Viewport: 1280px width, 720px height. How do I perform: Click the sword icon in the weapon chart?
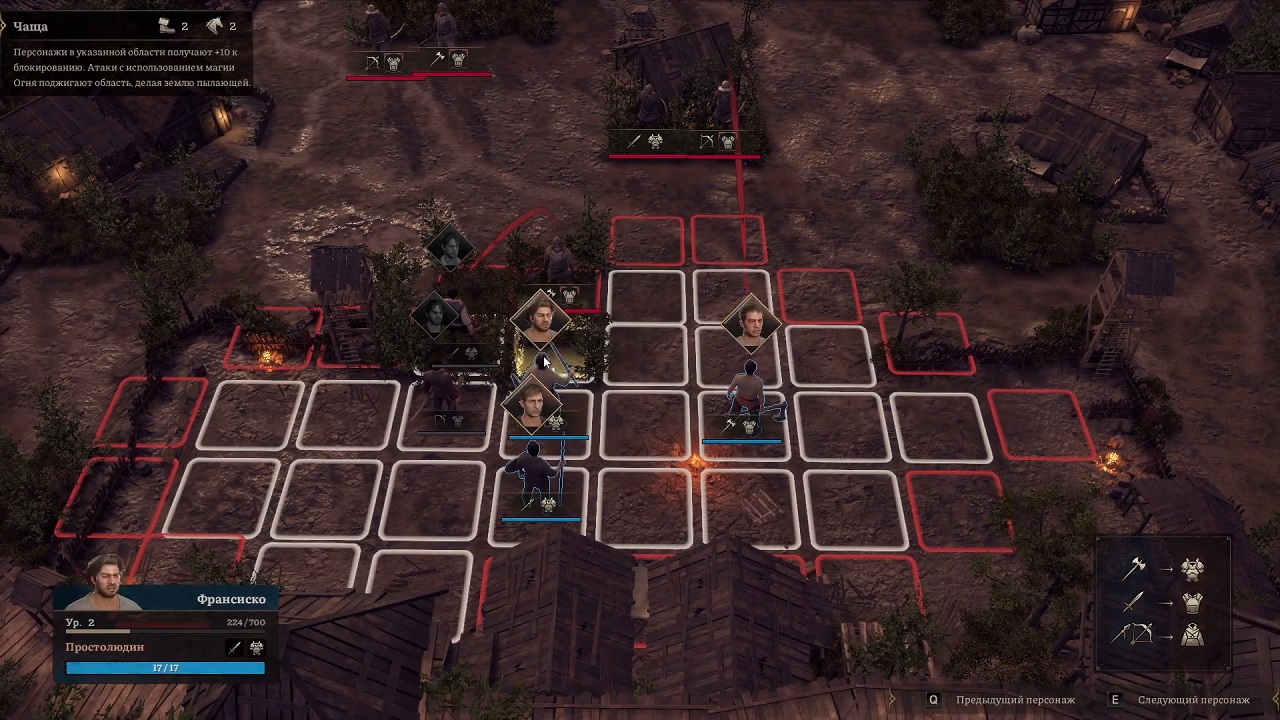1133,602
